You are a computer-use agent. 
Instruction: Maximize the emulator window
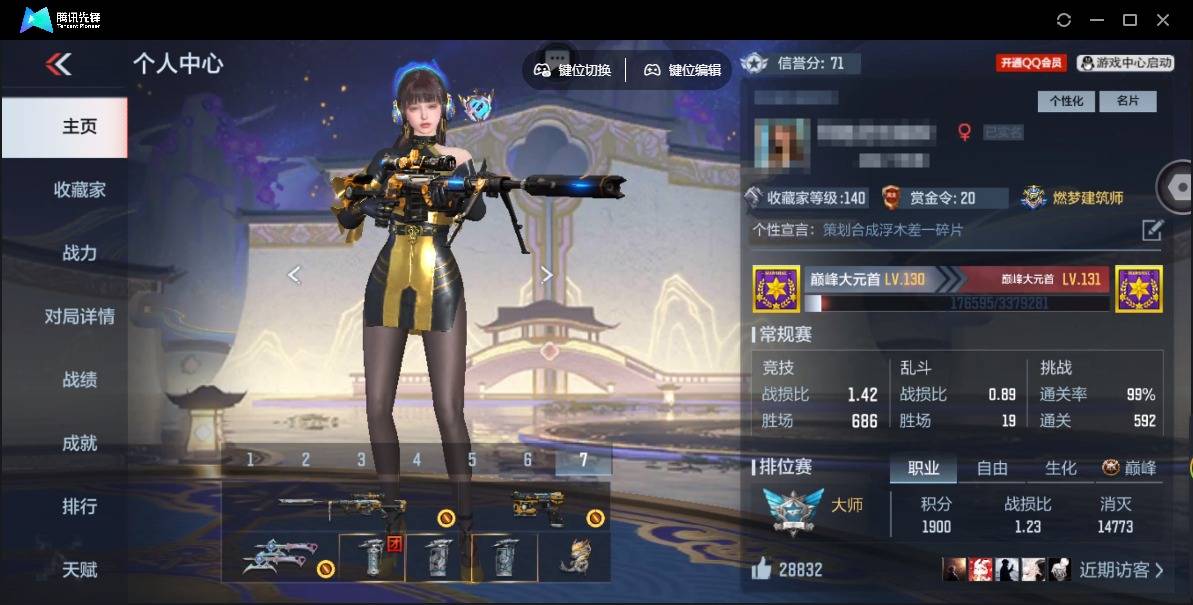[x=1130, y=20]
